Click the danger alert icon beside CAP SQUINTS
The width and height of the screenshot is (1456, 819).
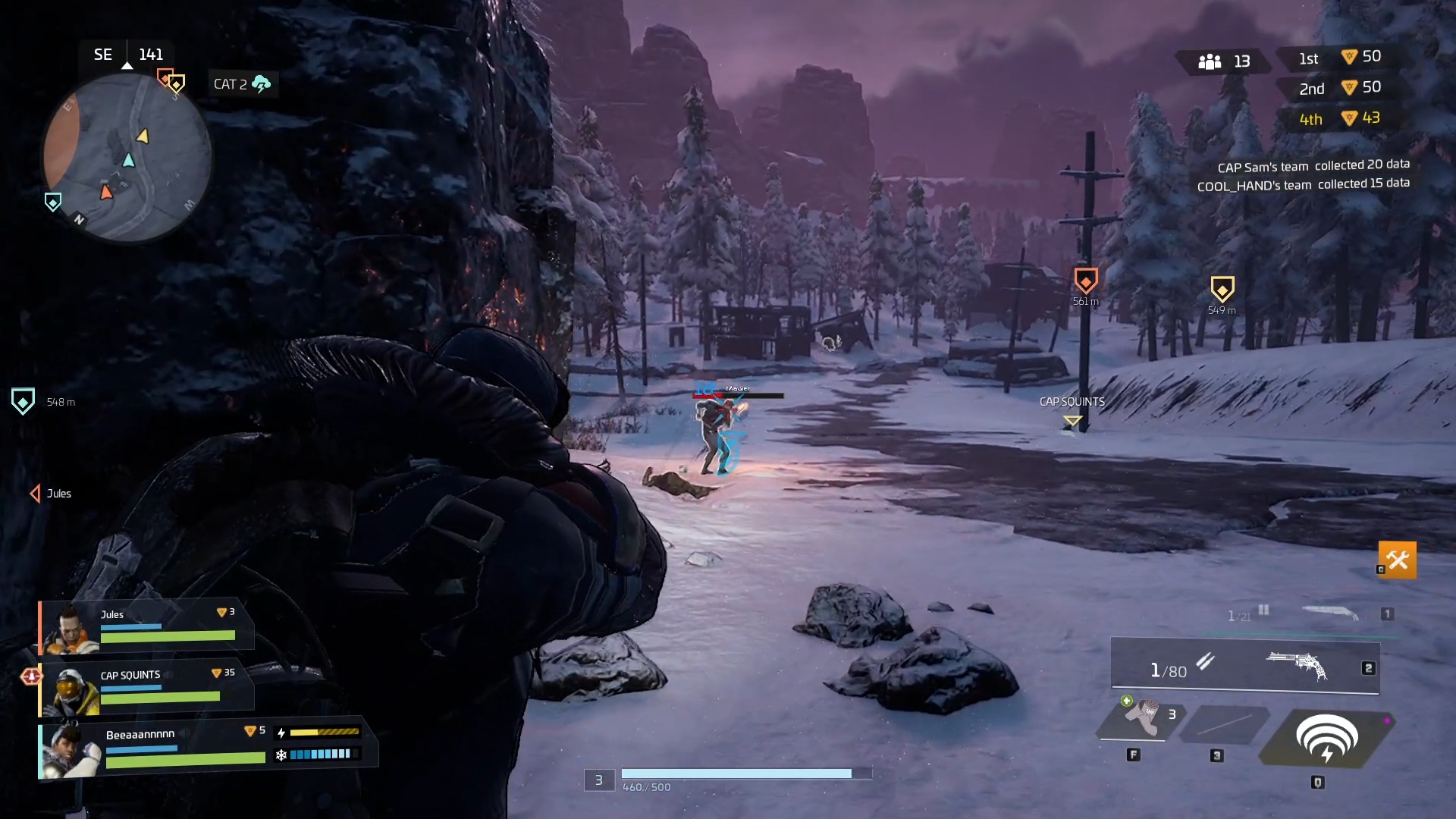(x=30, y=675)
